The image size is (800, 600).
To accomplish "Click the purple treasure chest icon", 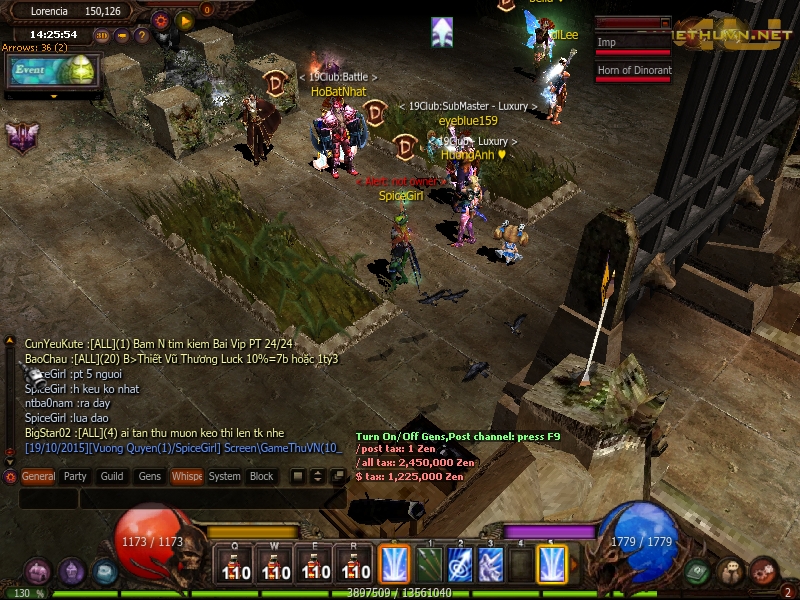I will pyautogui.click(x=39, y=572).
